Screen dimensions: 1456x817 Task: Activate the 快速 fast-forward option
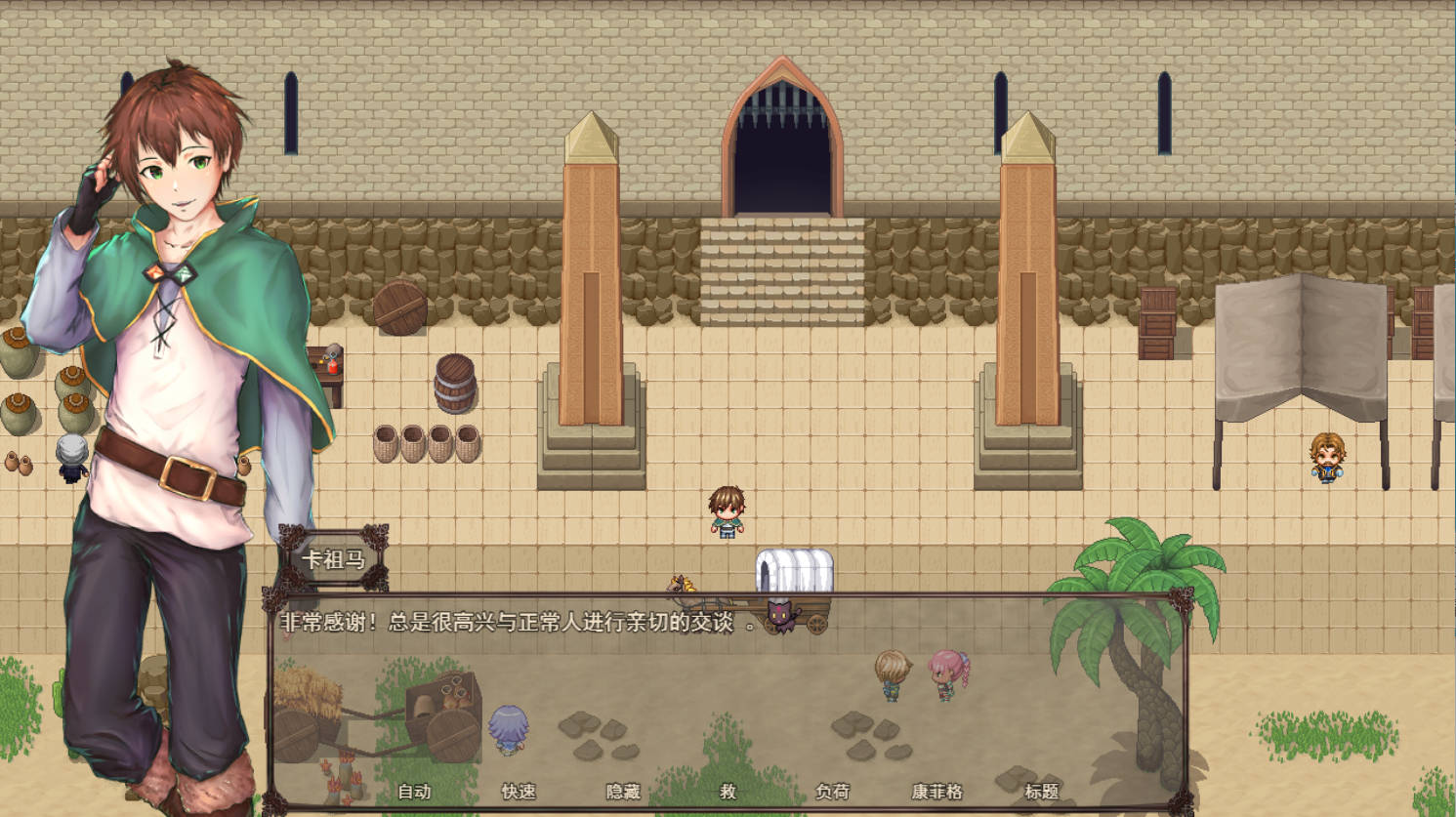519,792
